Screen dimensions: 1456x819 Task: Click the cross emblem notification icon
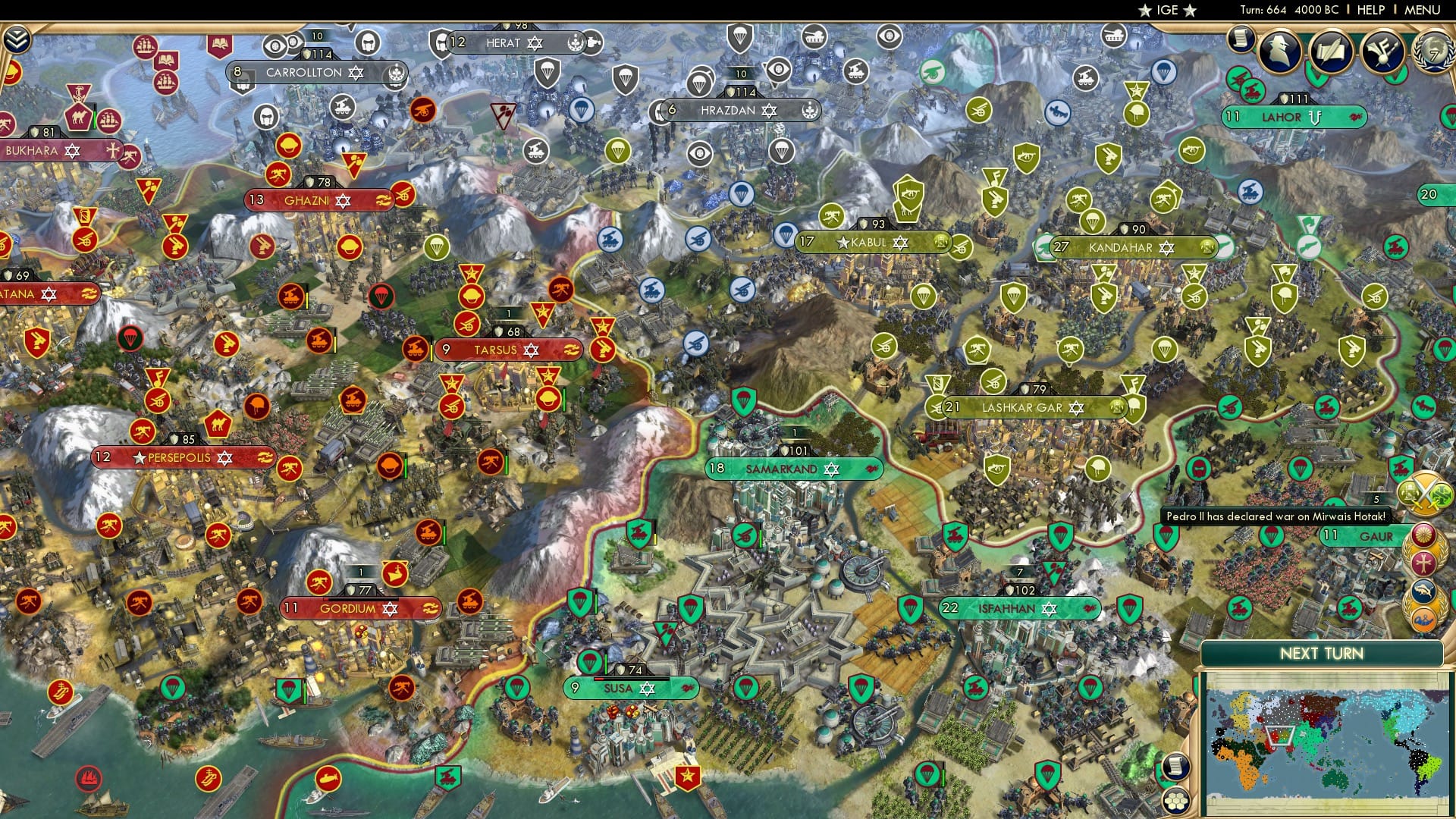pos(1423,562)
